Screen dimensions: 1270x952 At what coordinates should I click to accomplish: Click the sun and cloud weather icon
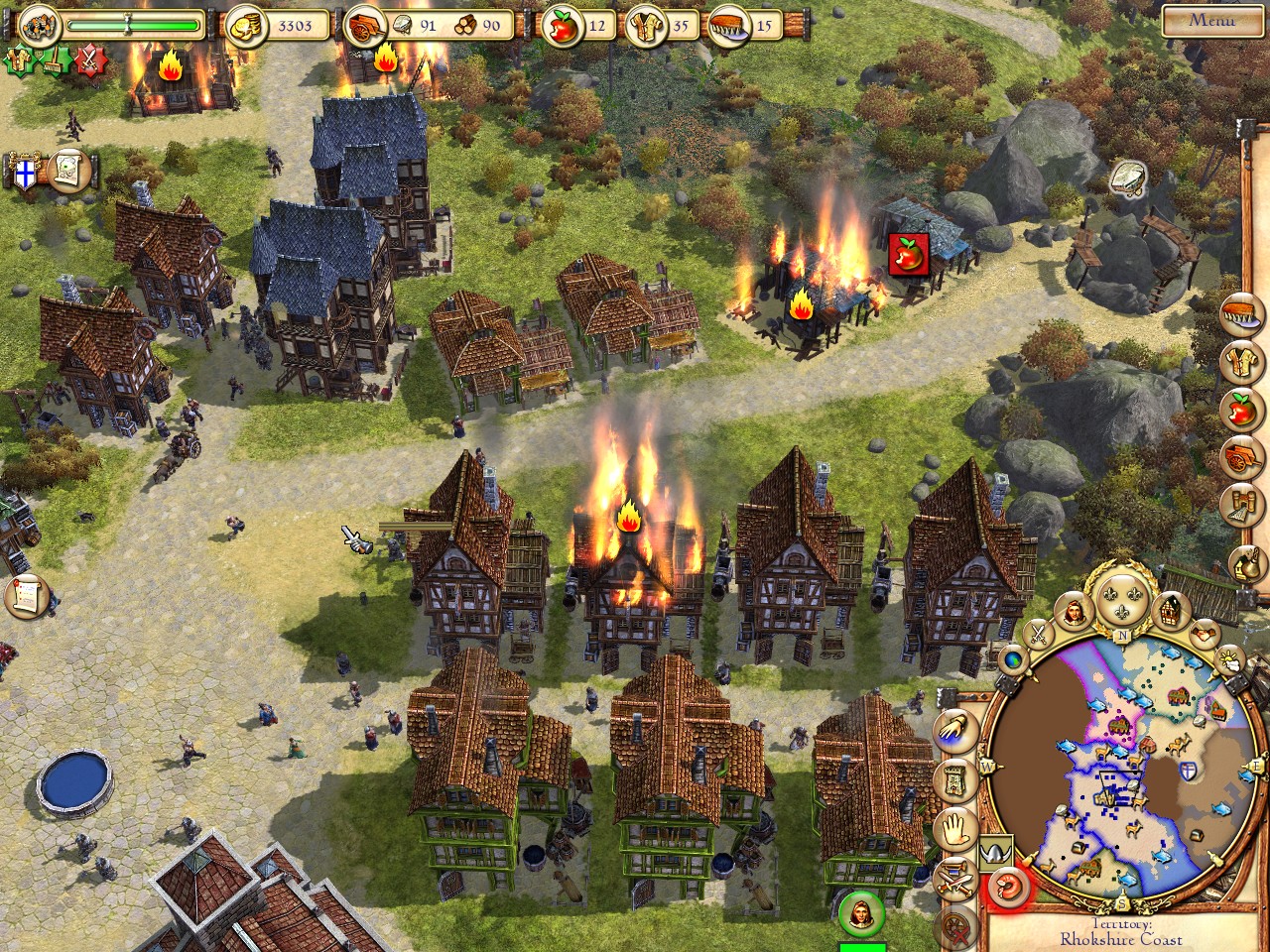1228,659
